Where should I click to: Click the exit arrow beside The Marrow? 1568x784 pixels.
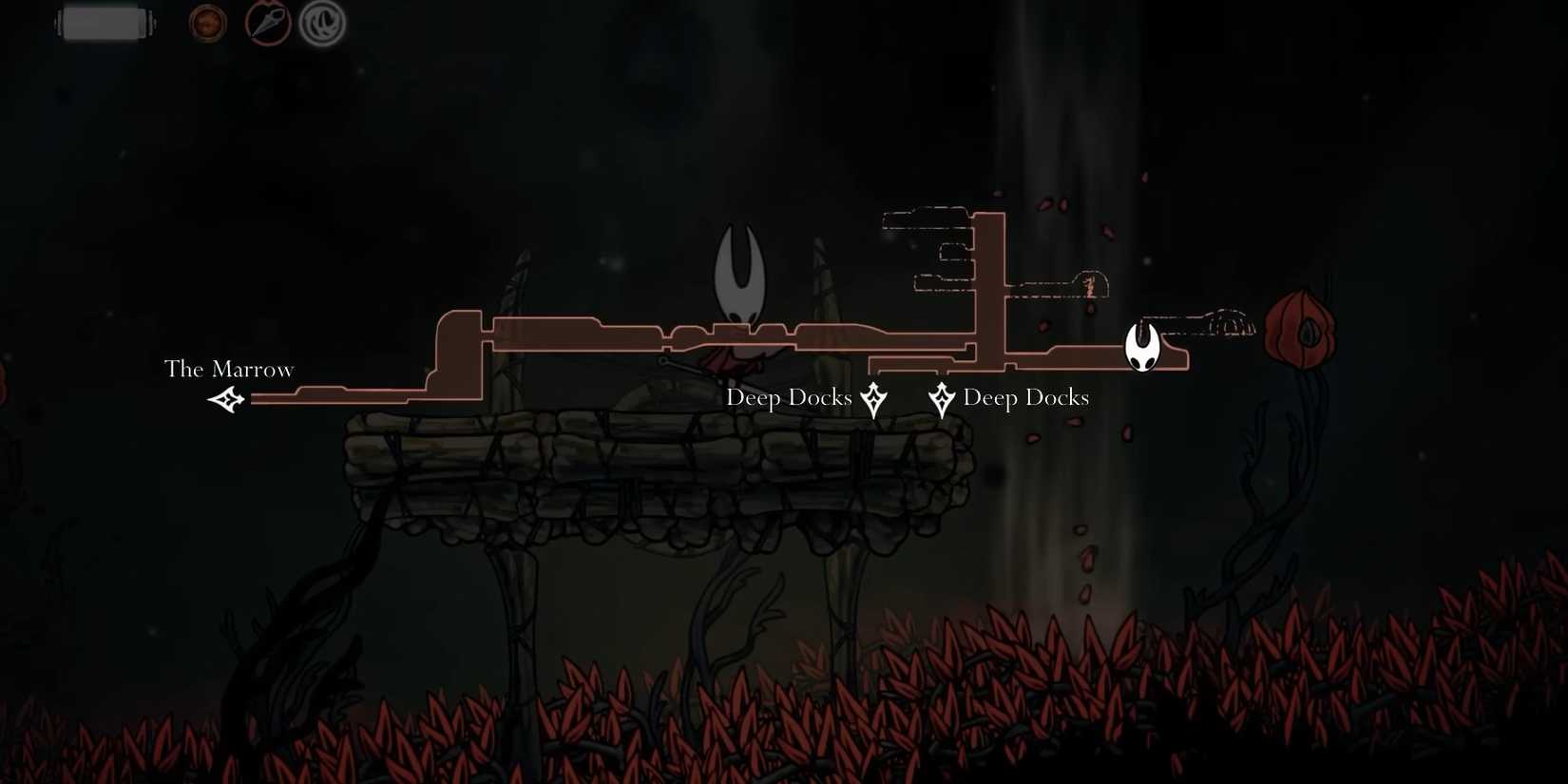[x=227, y=400]
